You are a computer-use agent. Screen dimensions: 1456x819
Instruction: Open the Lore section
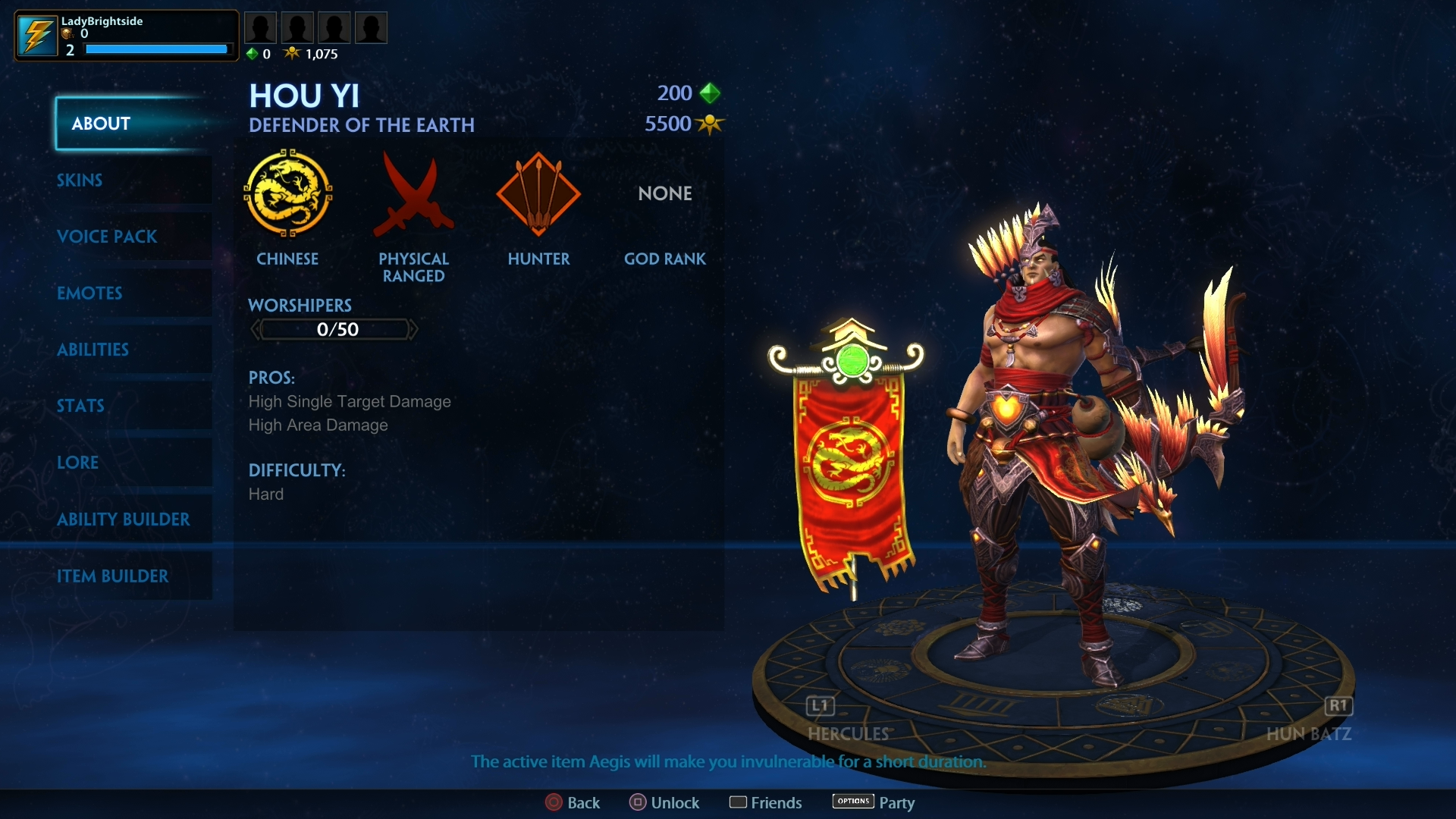78,463
